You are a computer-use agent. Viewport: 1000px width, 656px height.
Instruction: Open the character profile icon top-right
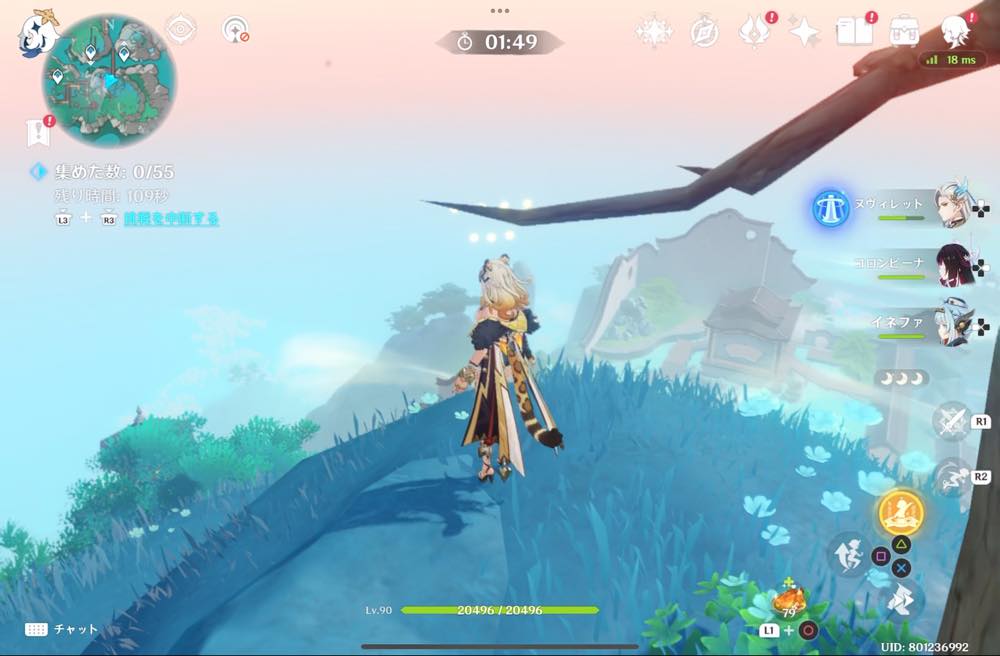(x=957, y=32)
